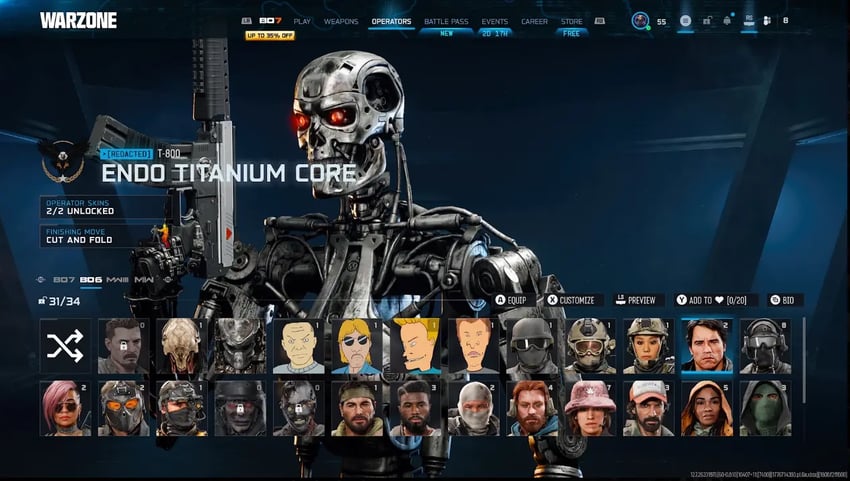Viewport: 850px width, 481px height.
Task: Select the shuffle random operator tile
Action: pyautogui.click(x=65, y=346)
